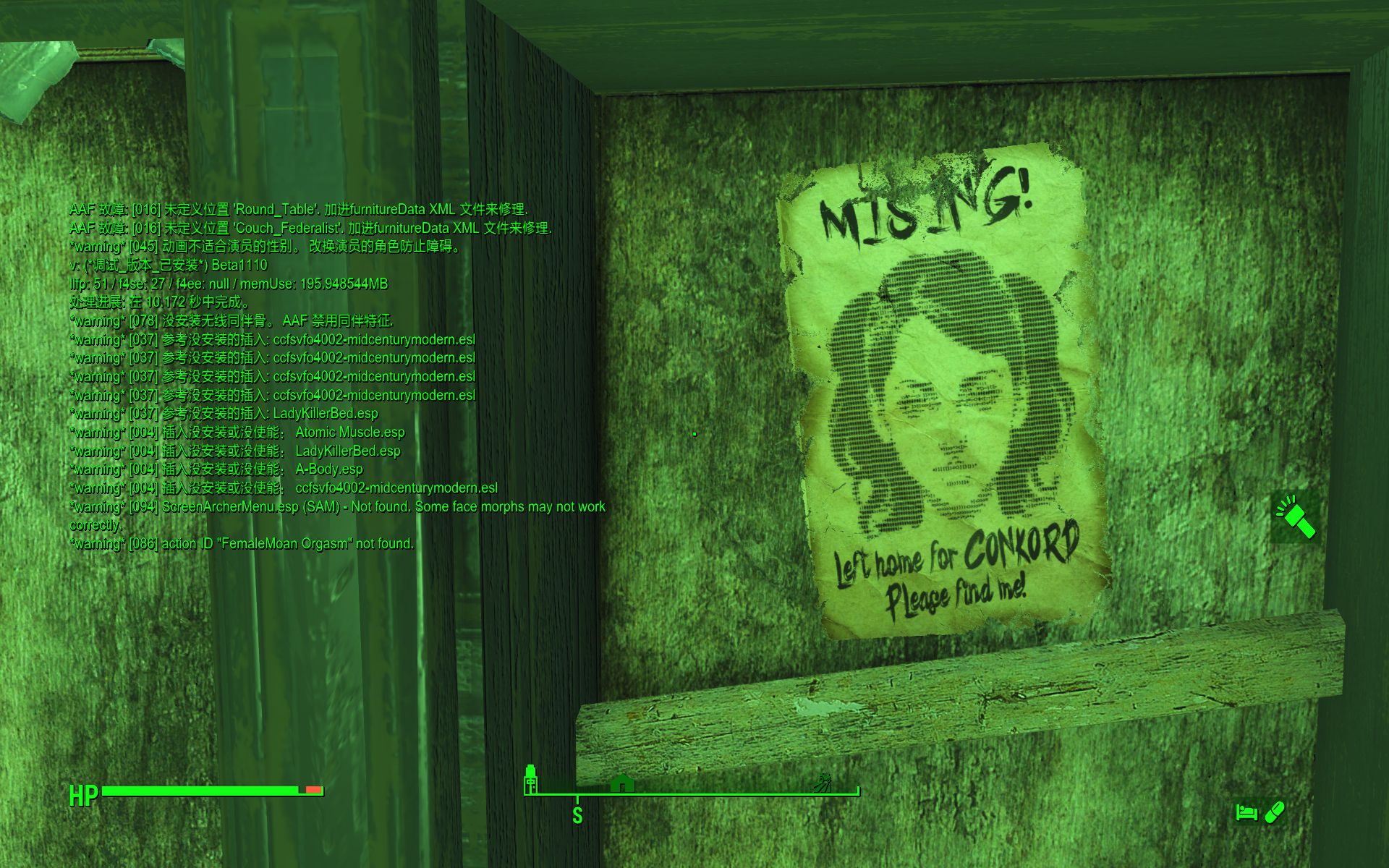The width and height of the screenshot is (1389, 868).
Task: Click the Round_Table AAF error entry
Action: point(299,209)
